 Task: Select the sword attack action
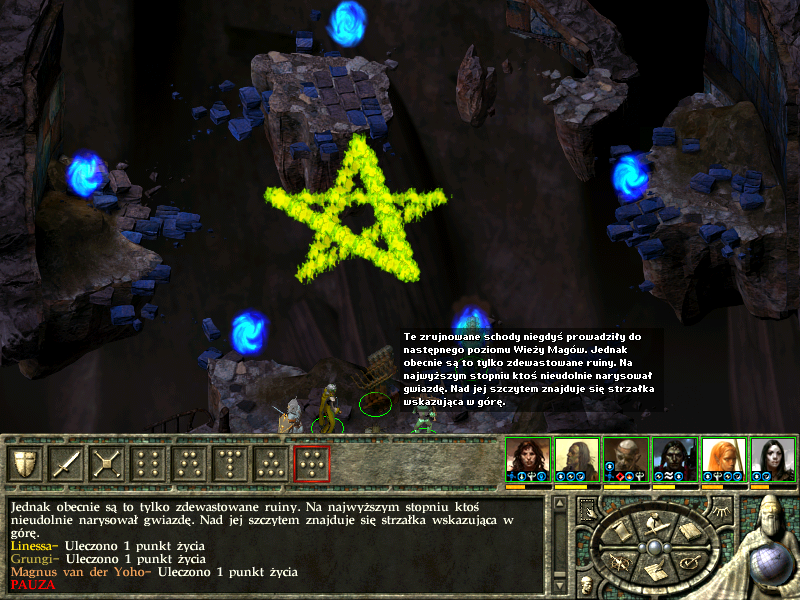[66, 463]
